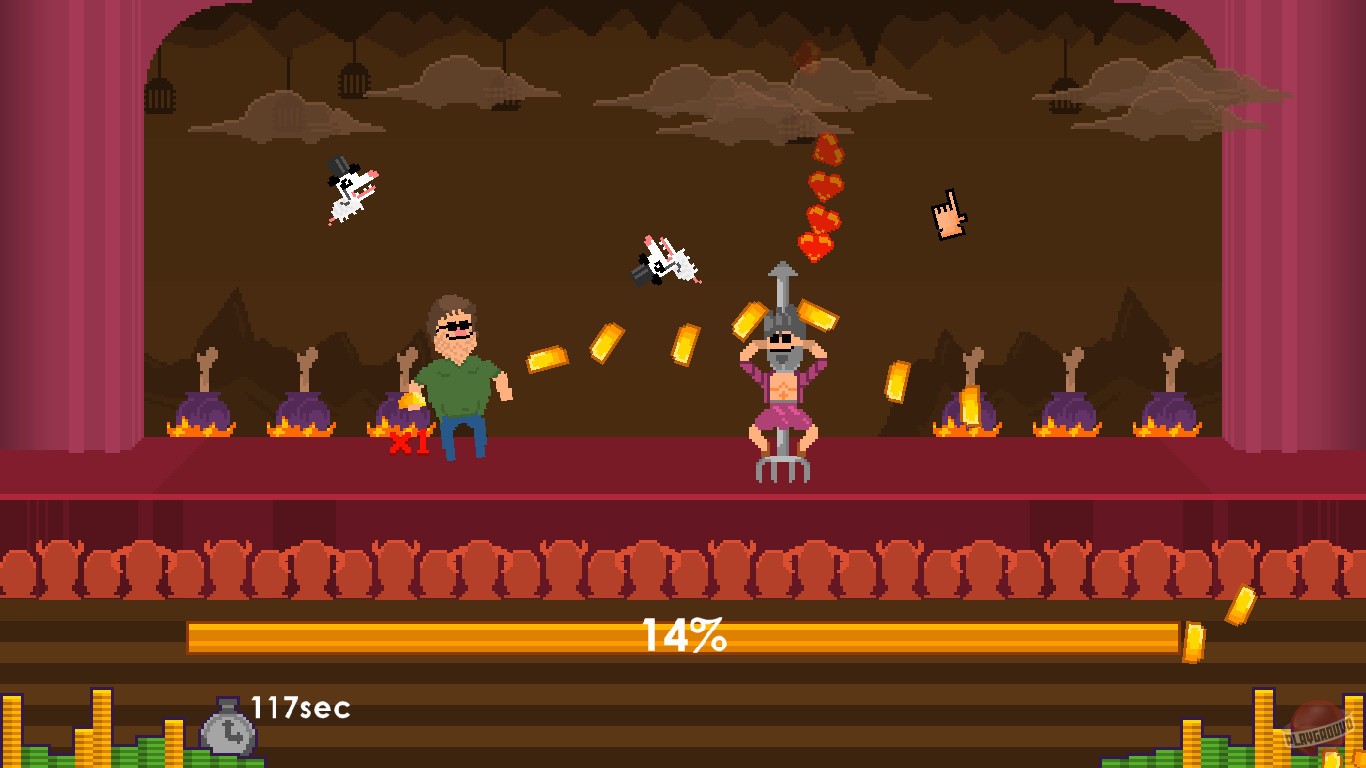Click the falling coin near the progress bar

[x=1196, y=636]
